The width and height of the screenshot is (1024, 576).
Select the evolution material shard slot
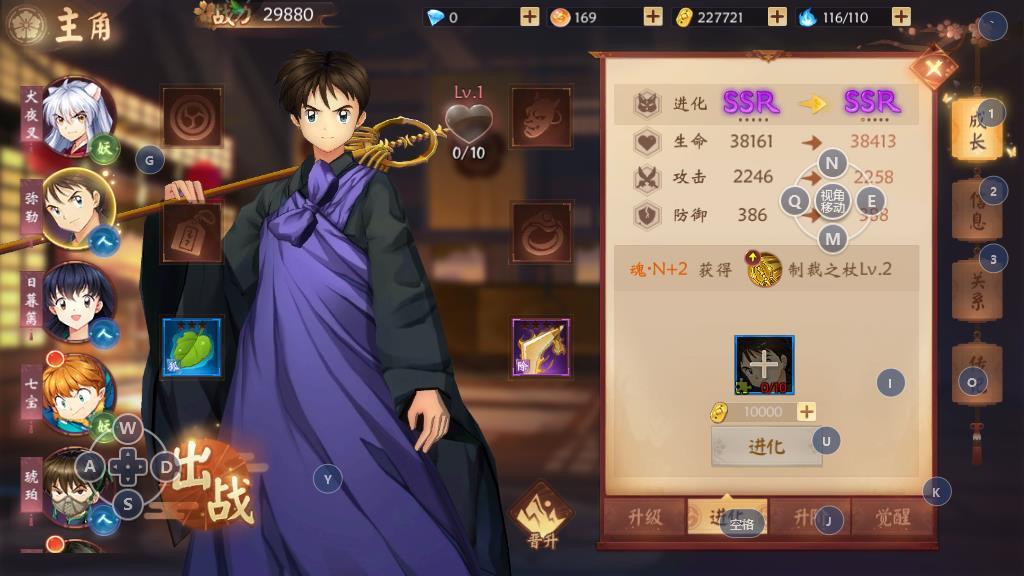(x=764, y=364)
